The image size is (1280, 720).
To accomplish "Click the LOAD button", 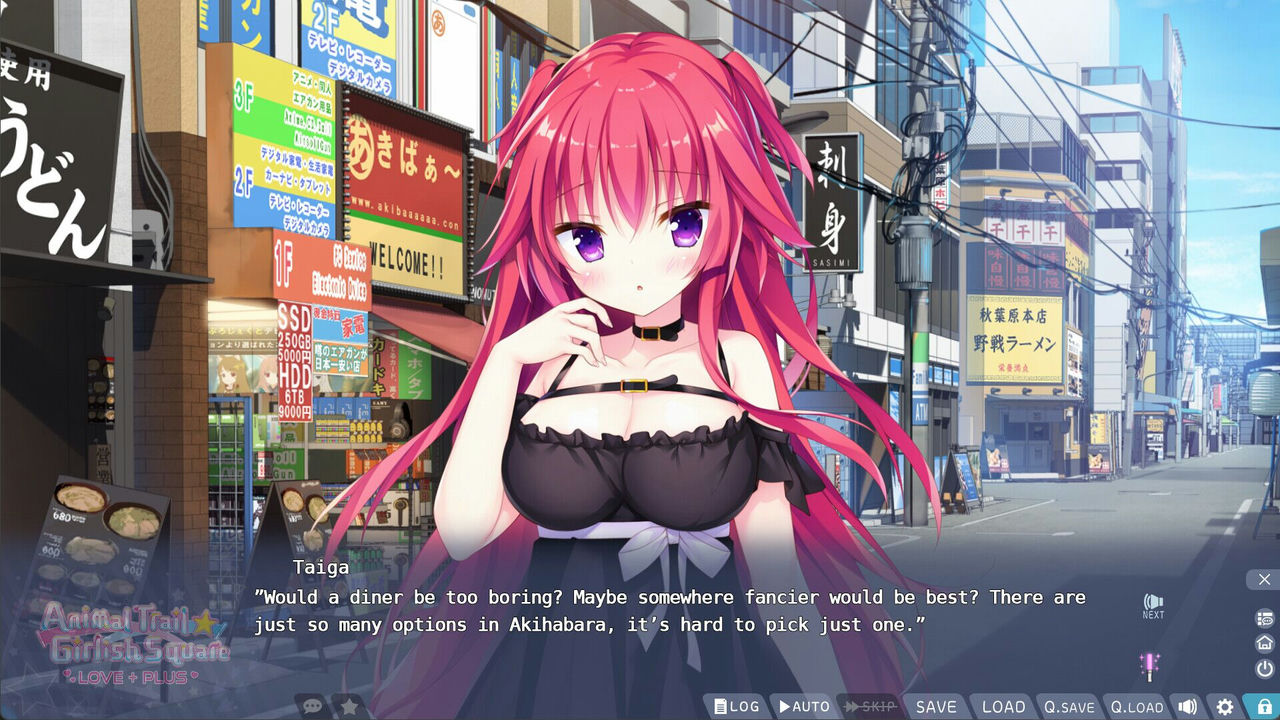I will 1002,706.
